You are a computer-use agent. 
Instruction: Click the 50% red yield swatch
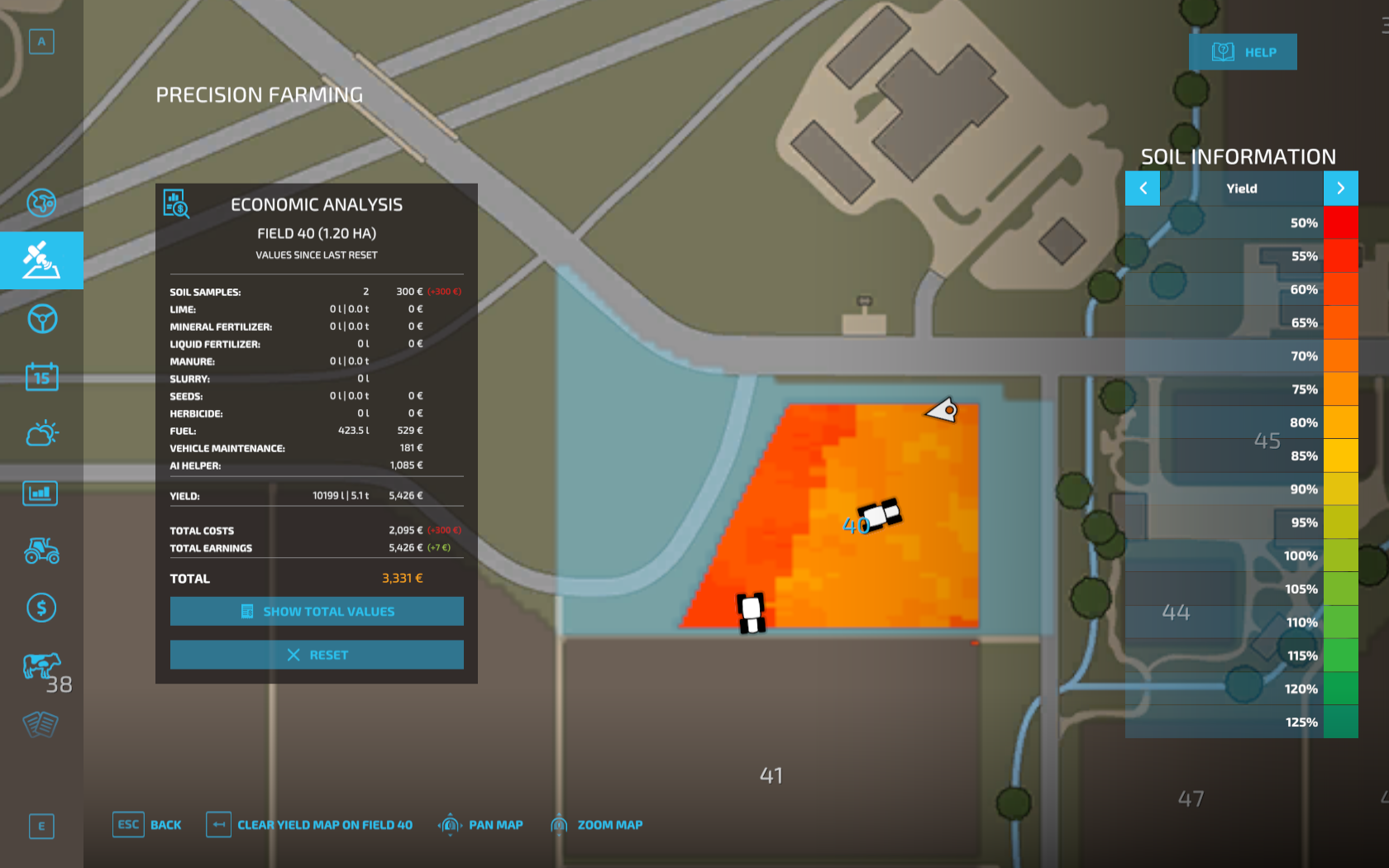point(1341,222)
